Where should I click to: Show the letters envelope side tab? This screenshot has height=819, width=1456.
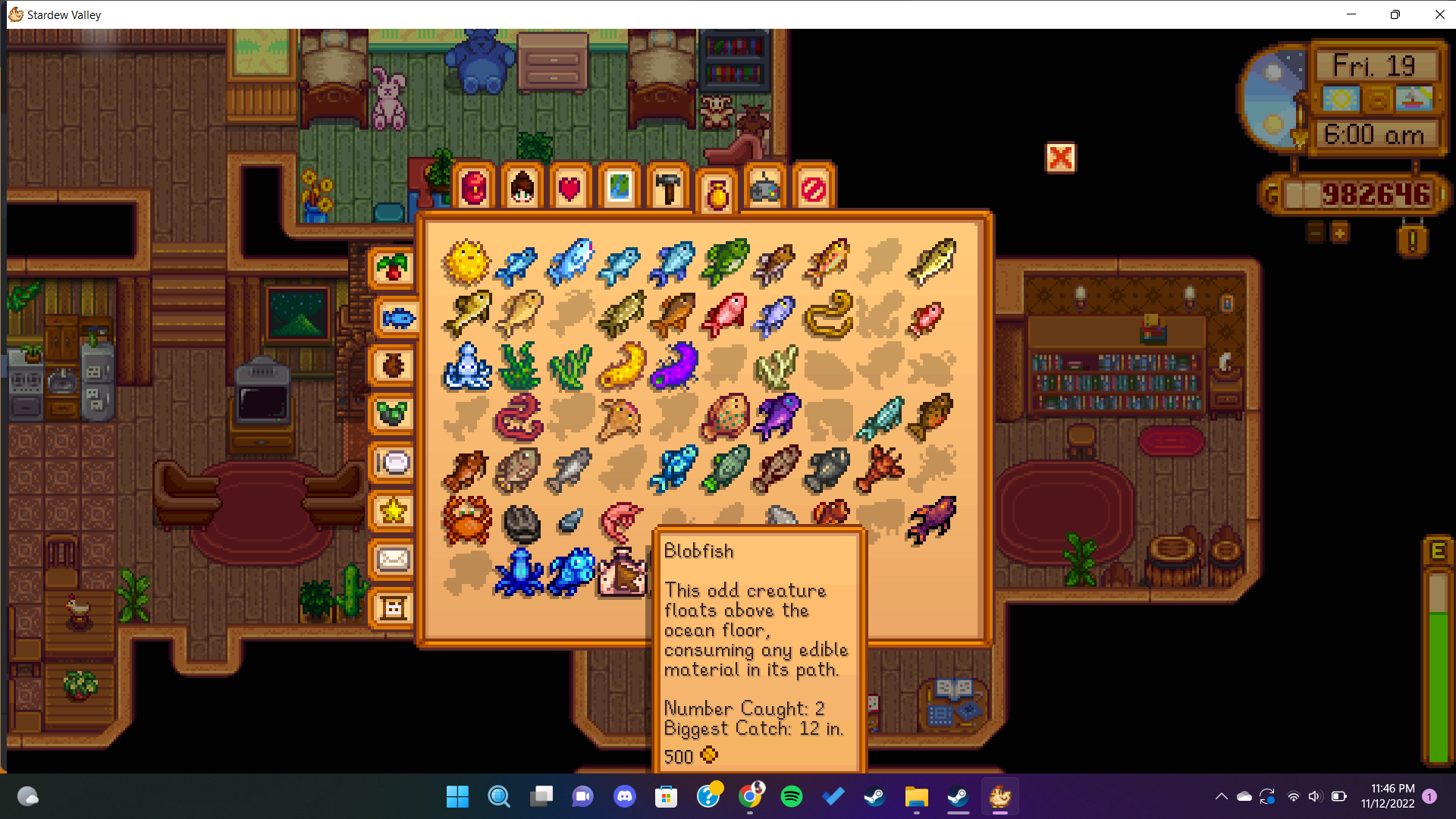[393, 560]
